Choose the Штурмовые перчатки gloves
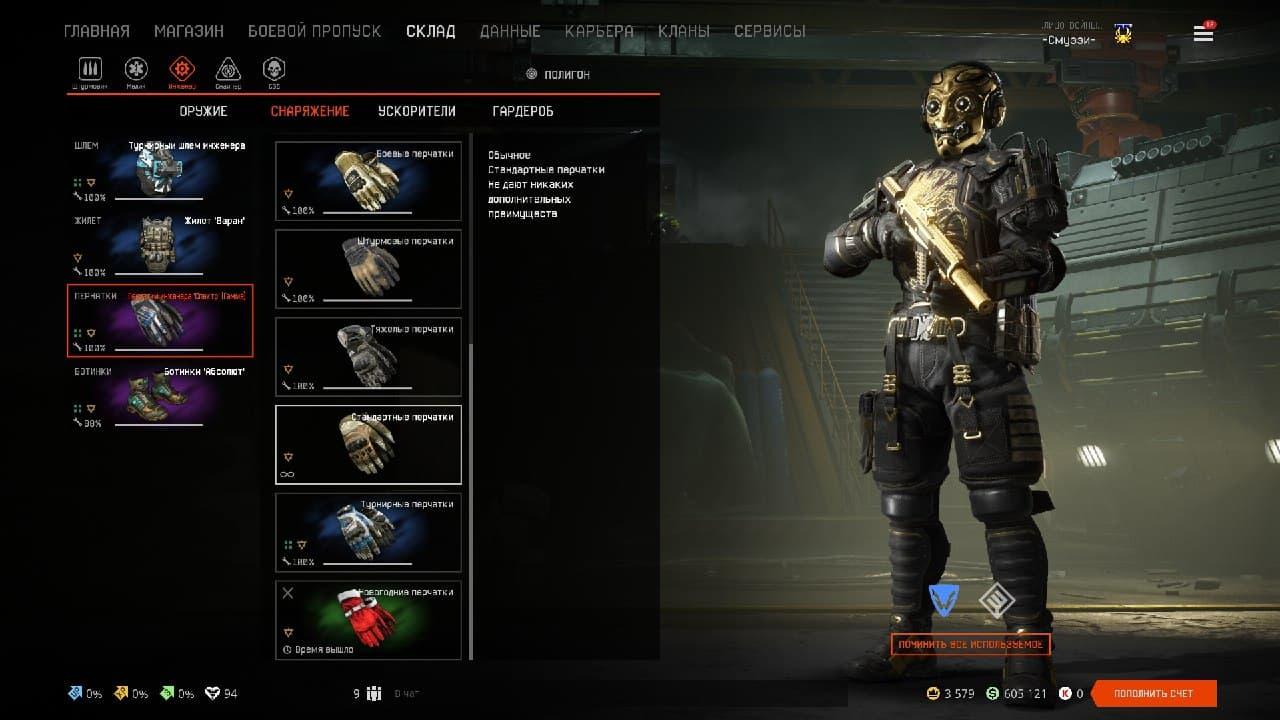Viewport: 1280px width, 720px height. click(368, 269)
